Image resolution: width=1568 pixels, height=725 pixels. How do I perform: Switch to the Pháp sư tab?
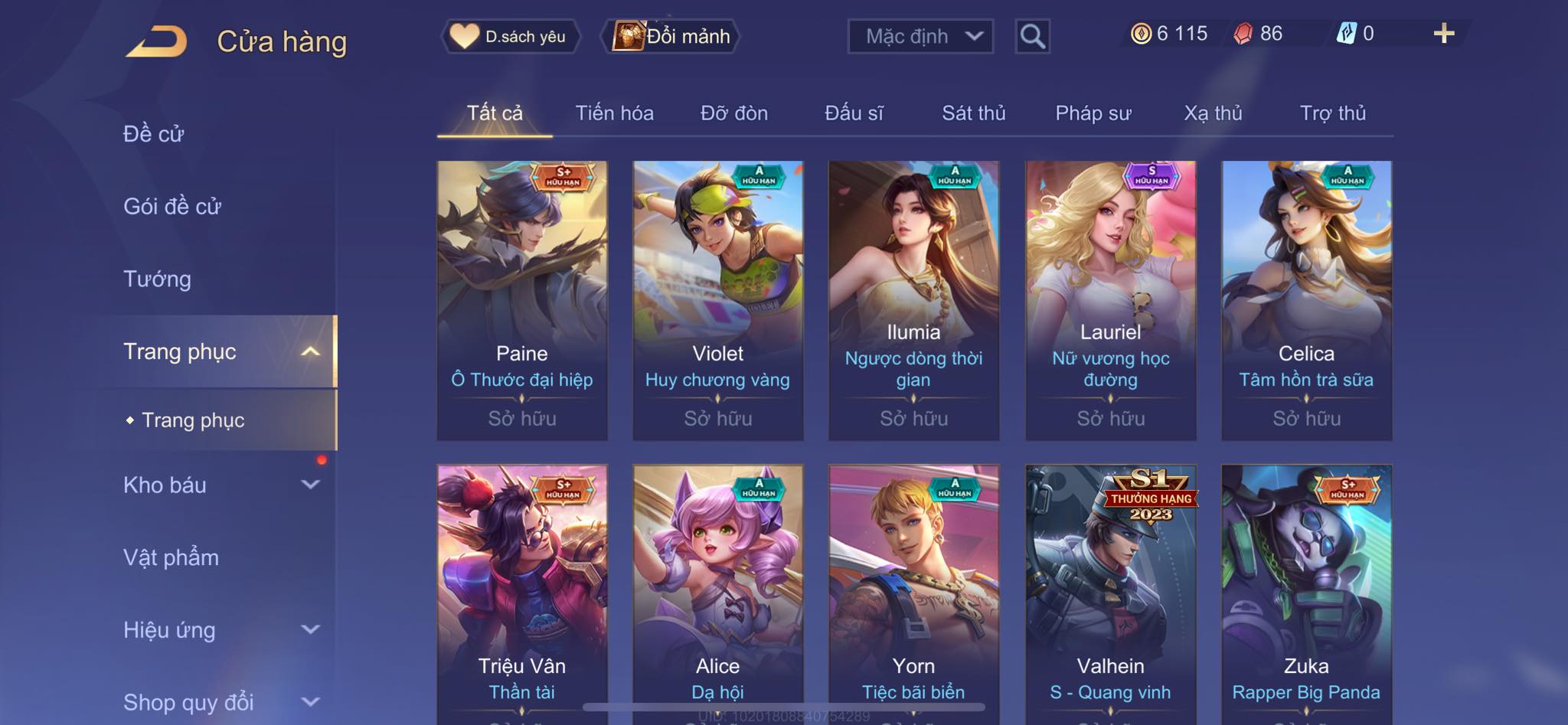coord(1093,113)
